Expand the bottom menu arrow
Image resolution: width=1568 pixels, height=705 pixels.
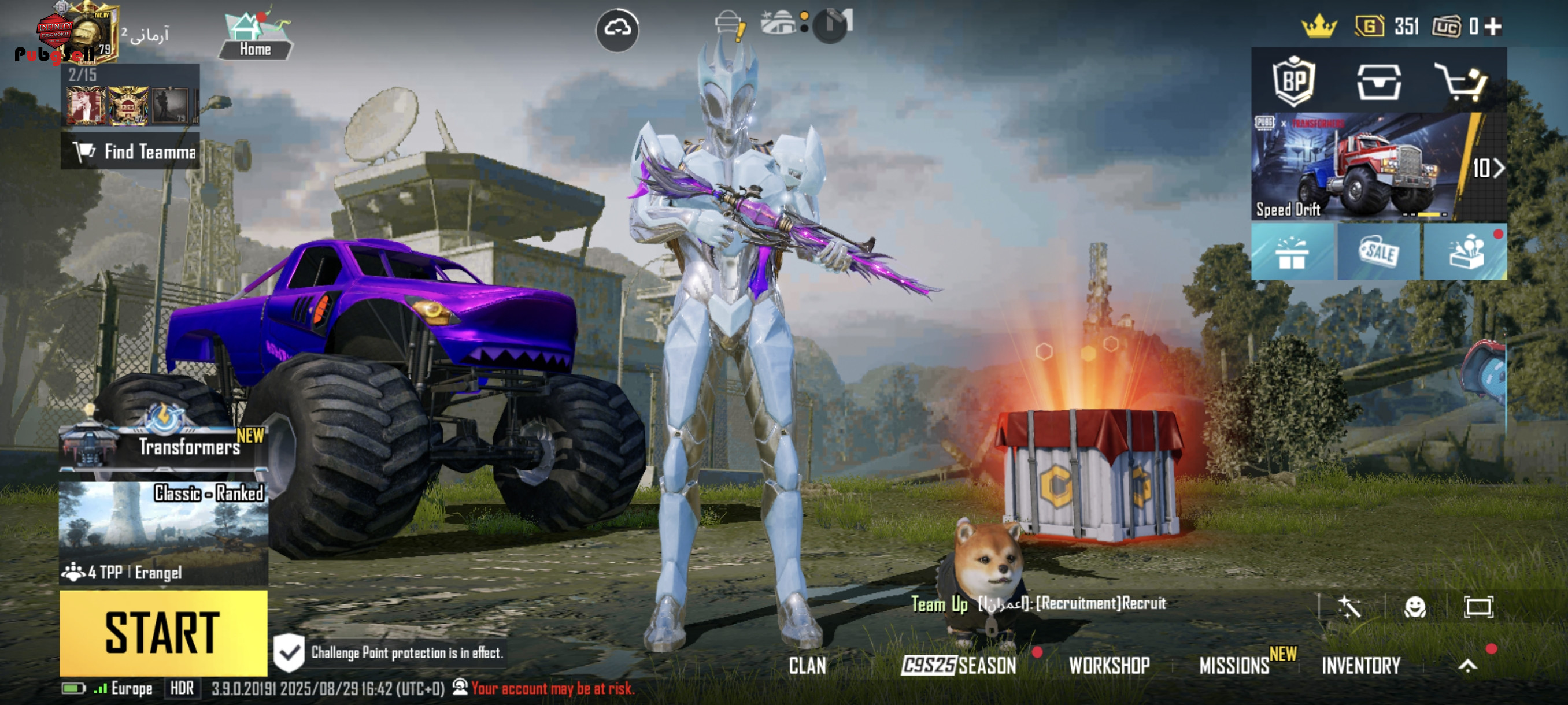pyautogui.click(x=1467, y=666)
